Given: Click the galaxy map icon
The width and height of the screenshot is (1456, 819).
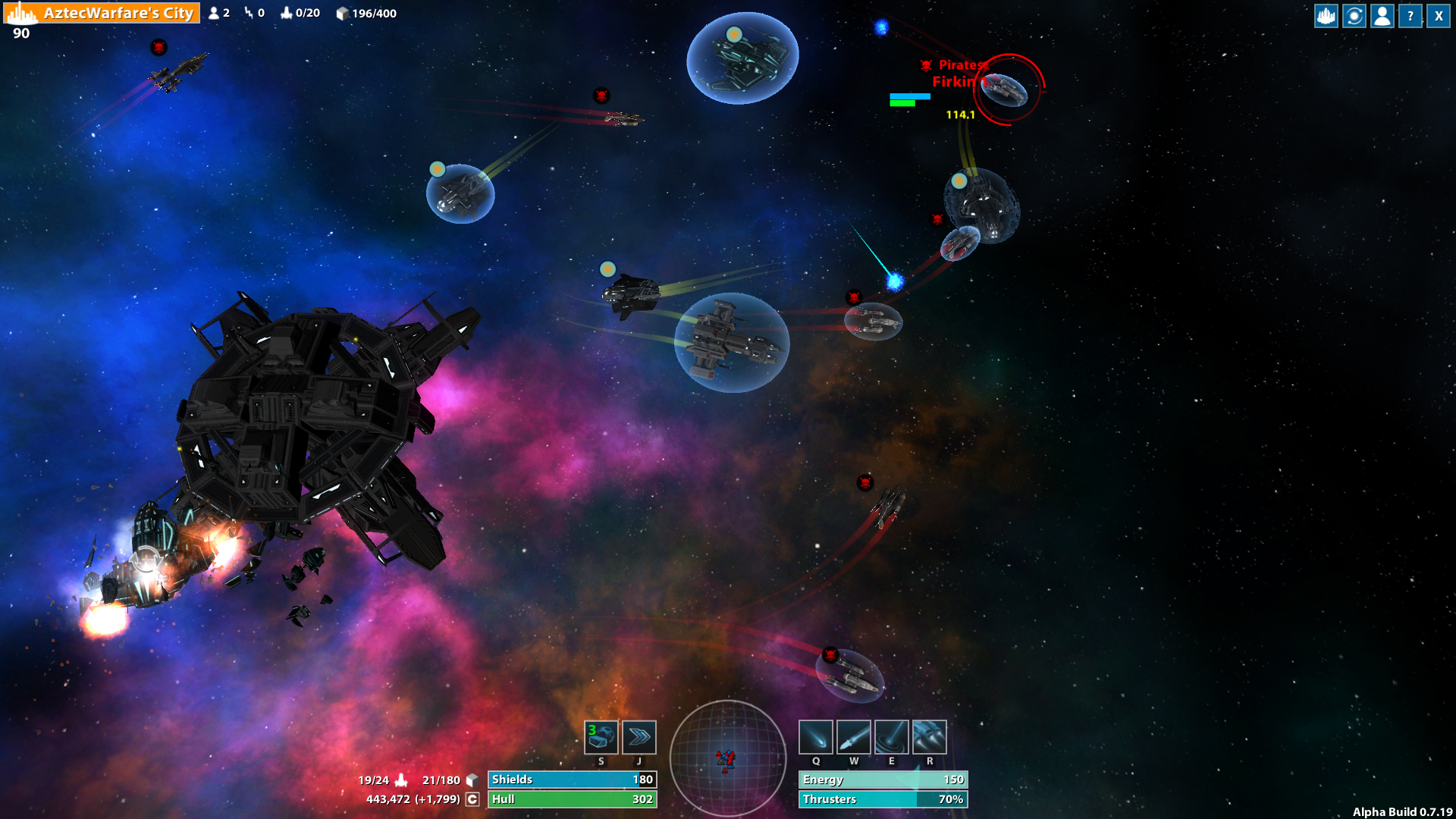Looking at the screenshot, I should click(x=1353, y=15).
